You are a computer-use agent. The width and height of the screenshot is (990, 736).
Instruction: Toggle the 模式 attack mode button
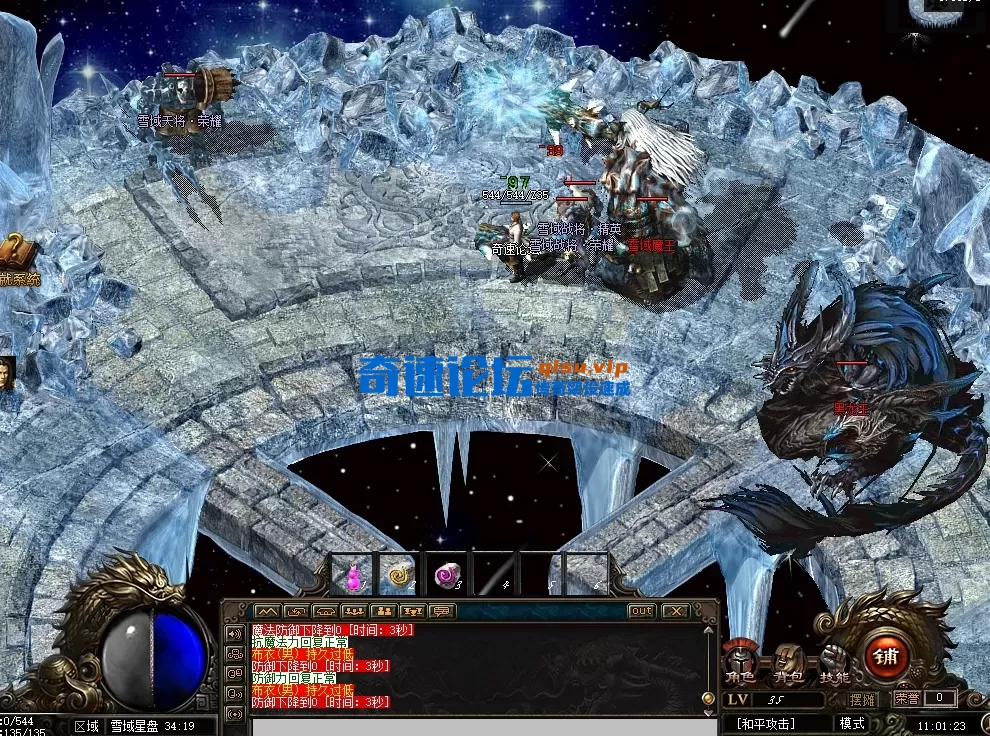point(852,723)
